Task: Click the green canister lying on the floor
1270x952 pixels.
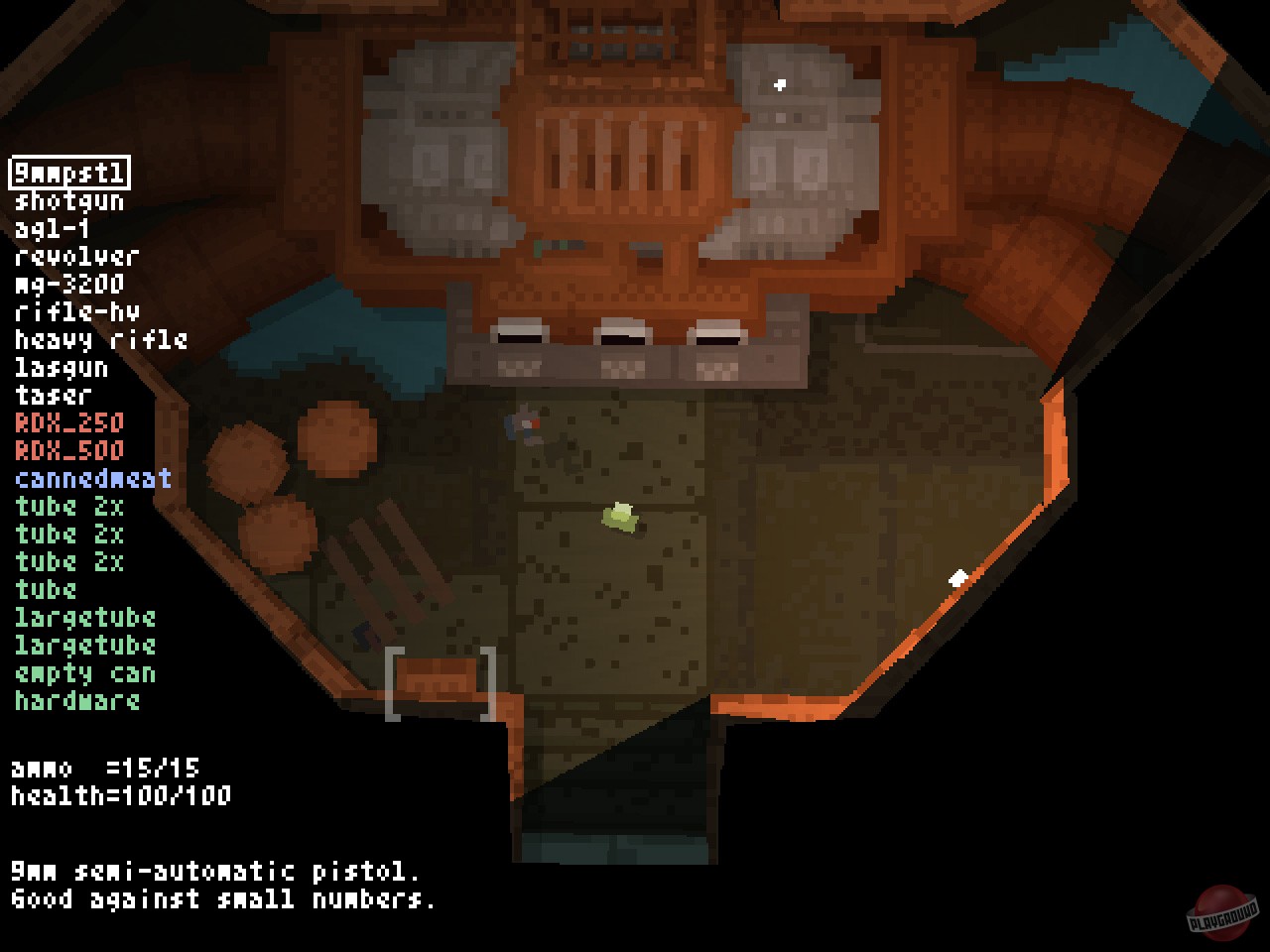Action: pyautogui.click(x=619, y=516)
